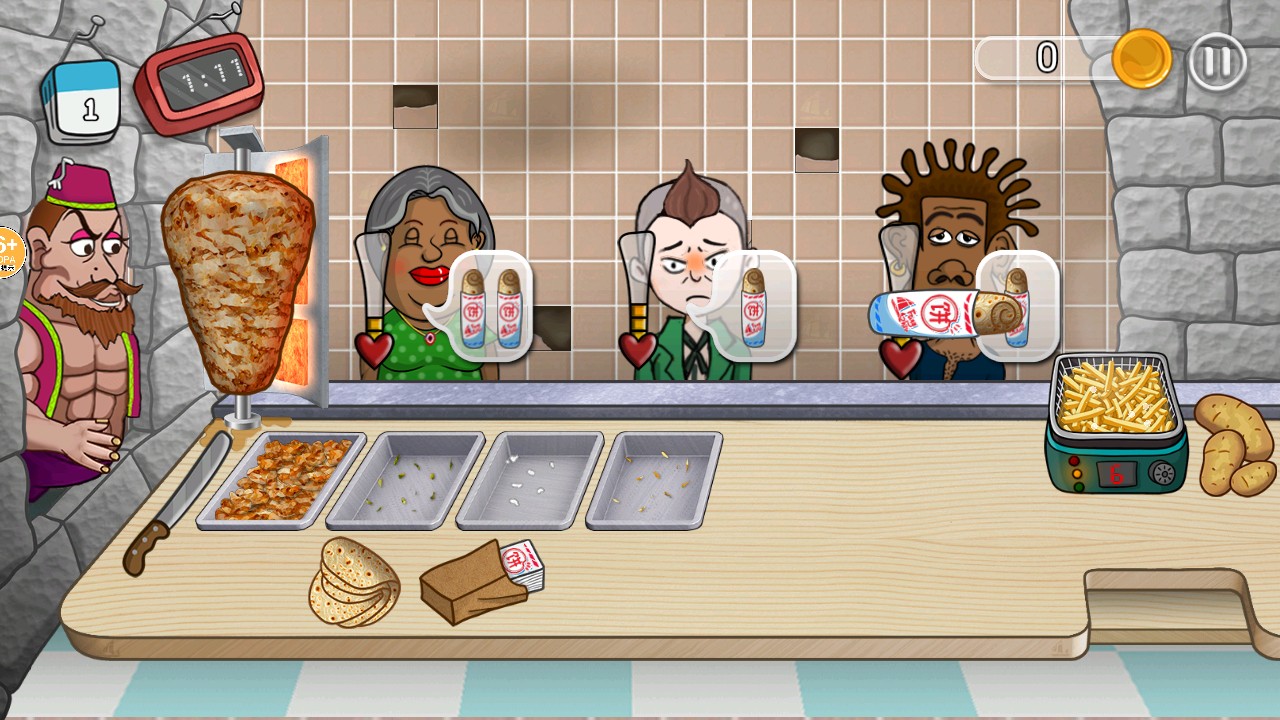1280x720 pixels.
Task: Select the finished wrapped shawarma on the counter
Action: click(950, 314)
